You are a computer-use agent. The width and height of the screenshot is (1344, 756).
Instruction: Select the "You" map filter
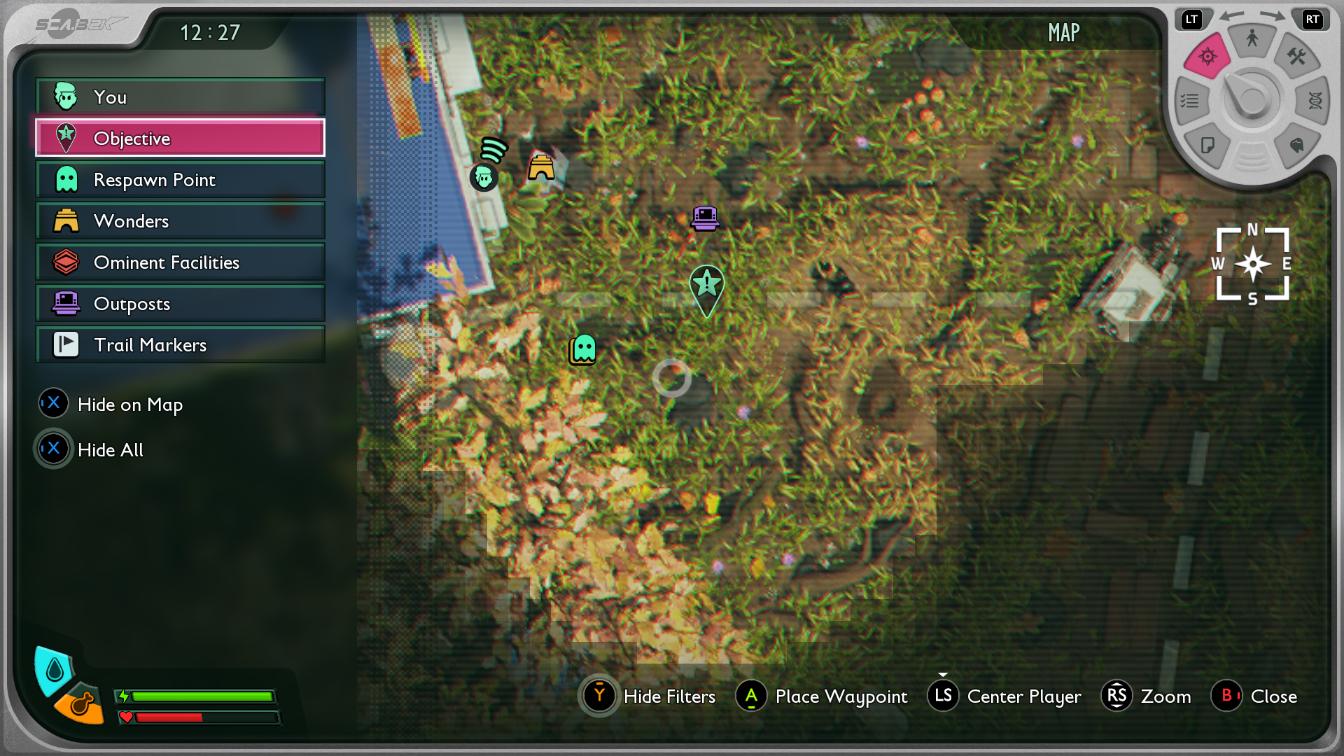(180, 97)
